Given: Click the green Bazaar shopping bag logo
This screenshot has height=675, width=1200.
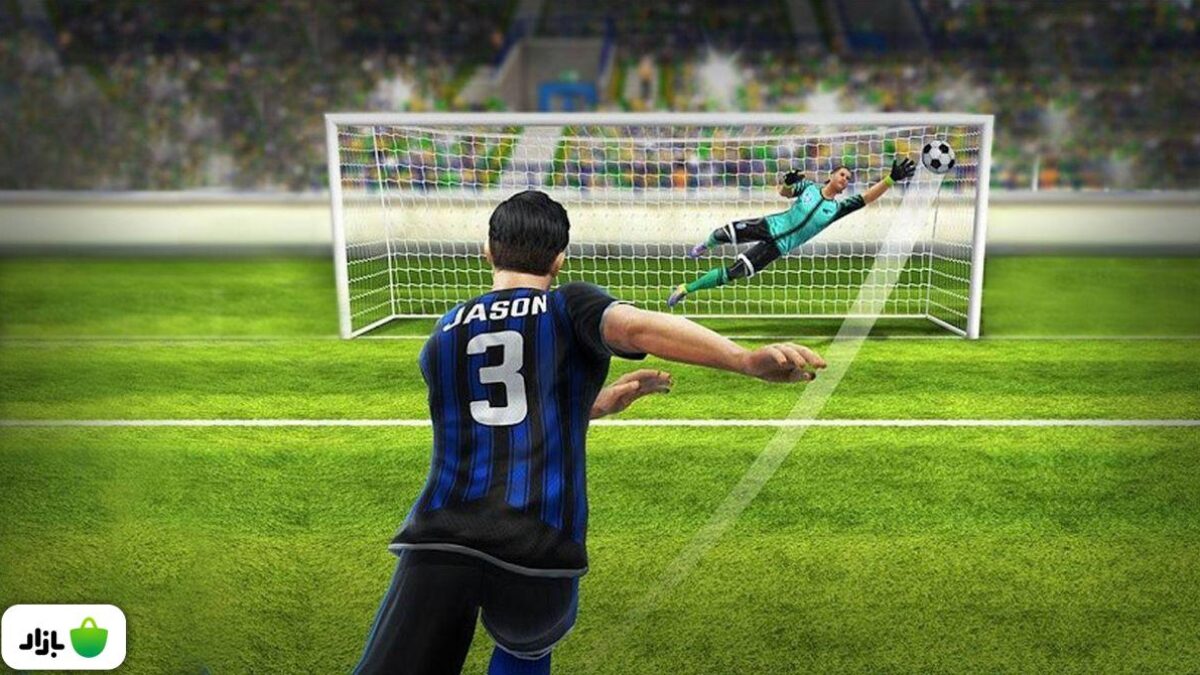Looking at the screenshot, I should [88, 638].
